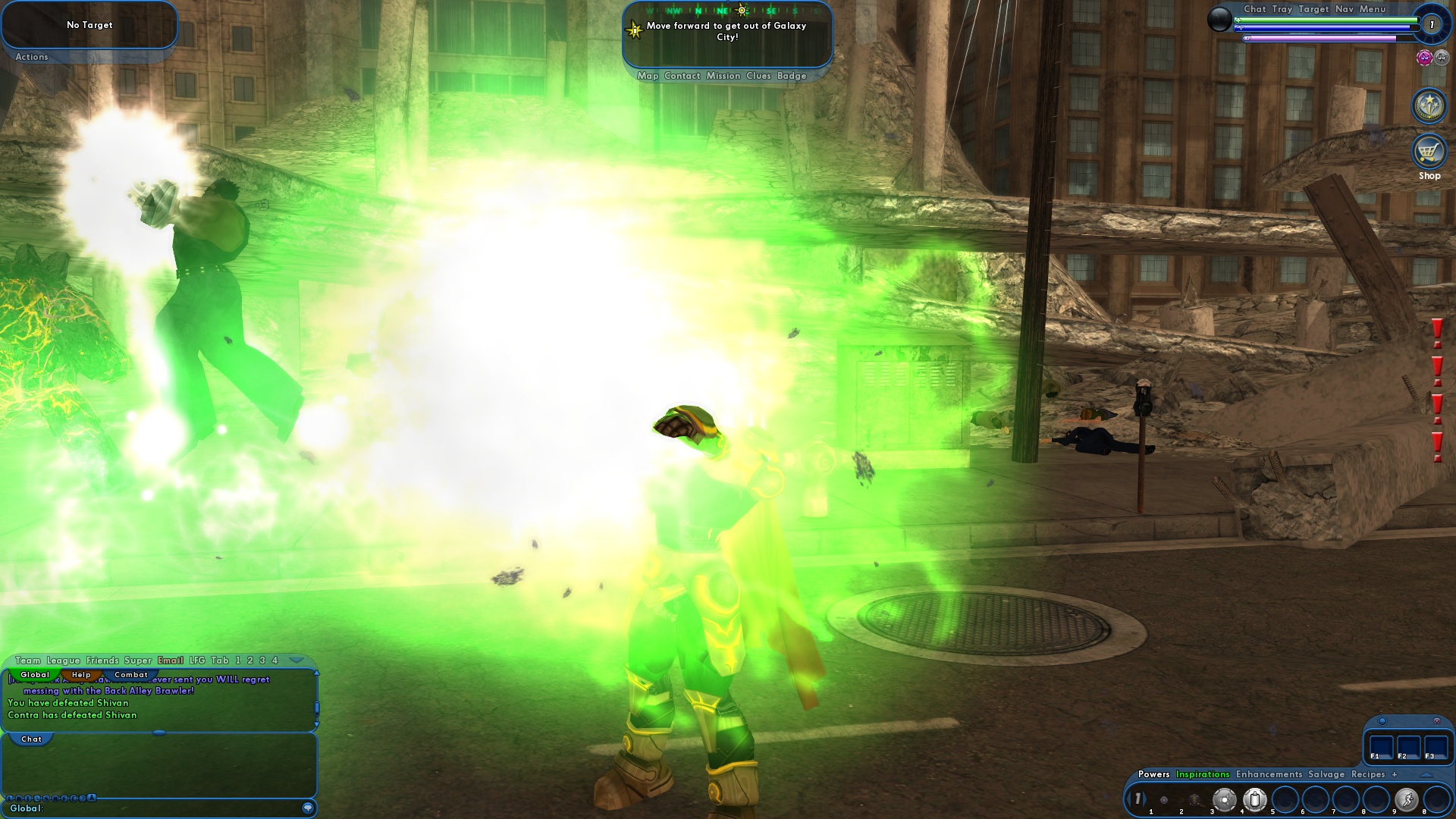
Task: Use the Respite inspiration in tray slot 4
Action: (x=1256, y=800)
